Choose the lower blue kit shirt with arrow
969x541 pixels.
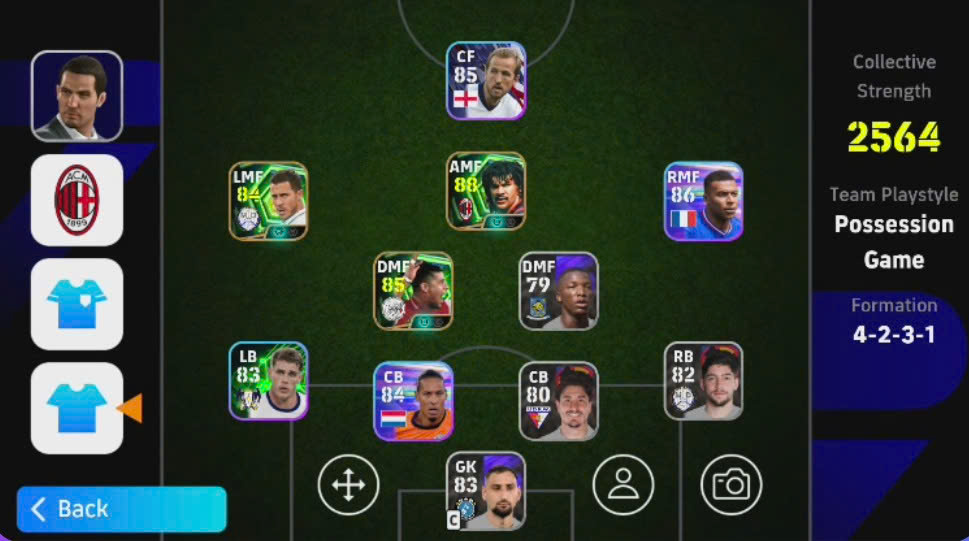click(x=77, y=408)
